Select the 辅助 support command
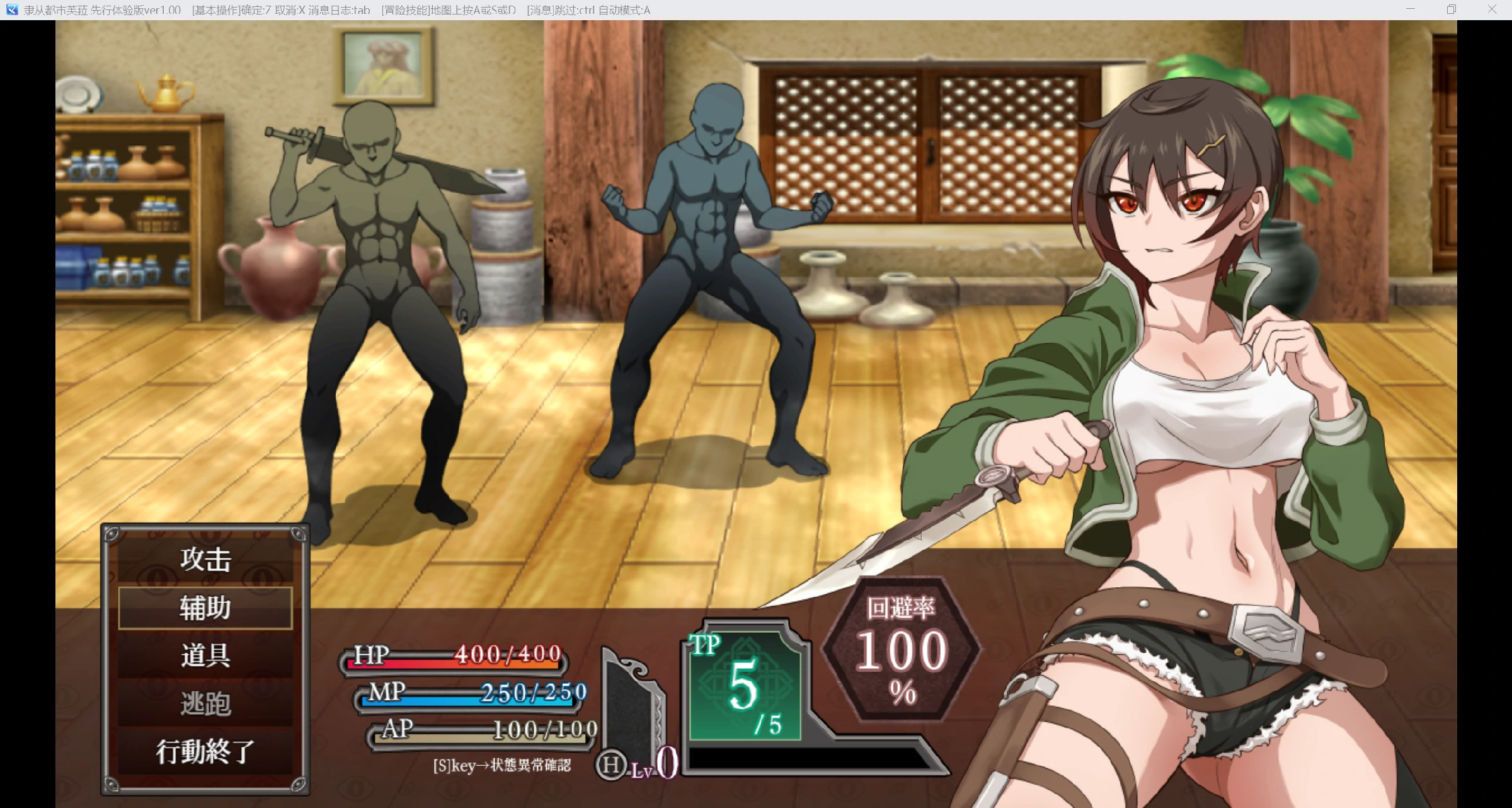This screenshot has height=808, width=1512. (205, 608)
